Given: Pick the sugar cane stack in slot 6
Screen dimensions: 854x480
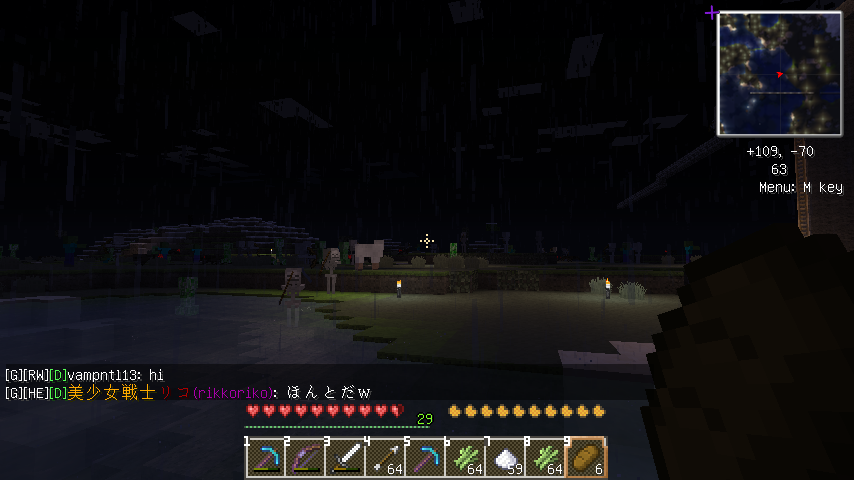Looking at the screenshot, I should click(x=465, y=458).
